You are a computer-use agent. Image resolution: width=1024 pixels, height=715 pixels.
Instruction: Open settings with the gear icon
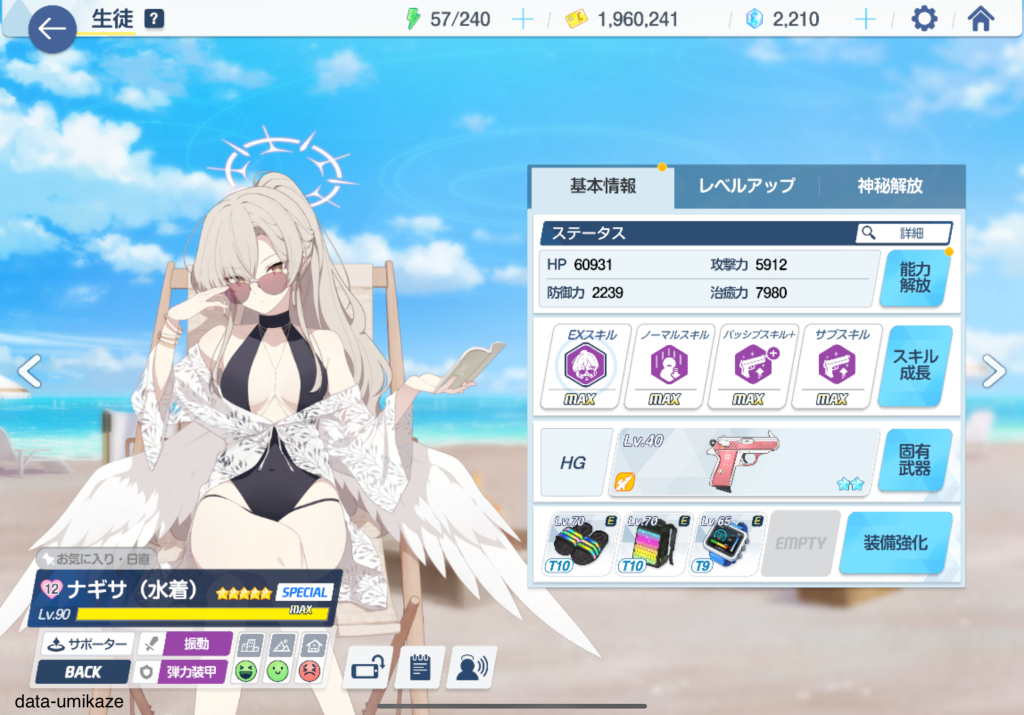[x=924, y=19]
